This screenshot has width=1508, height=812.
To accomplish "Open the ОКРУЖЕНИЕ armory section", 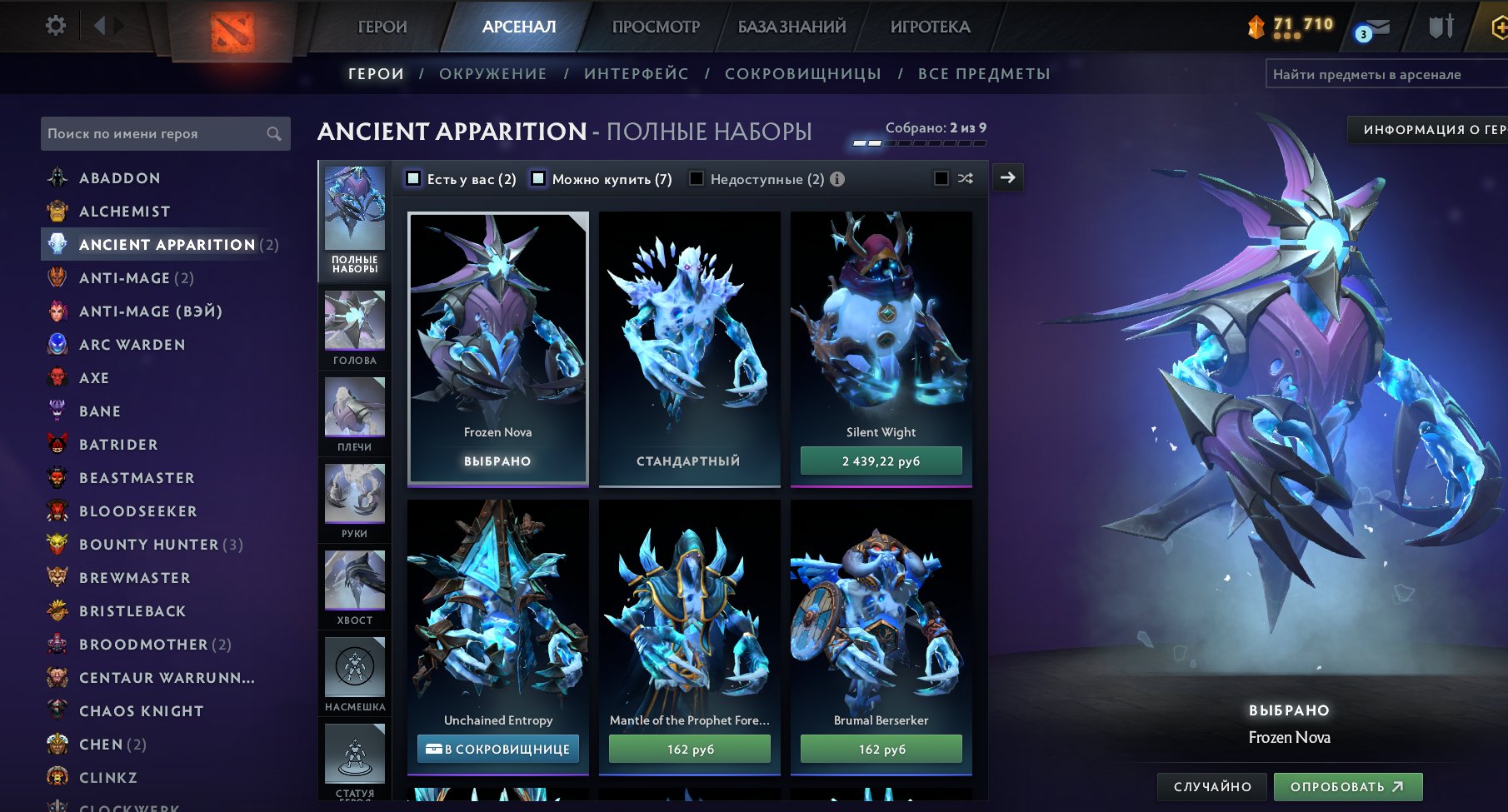I will (x=492, y=74).
